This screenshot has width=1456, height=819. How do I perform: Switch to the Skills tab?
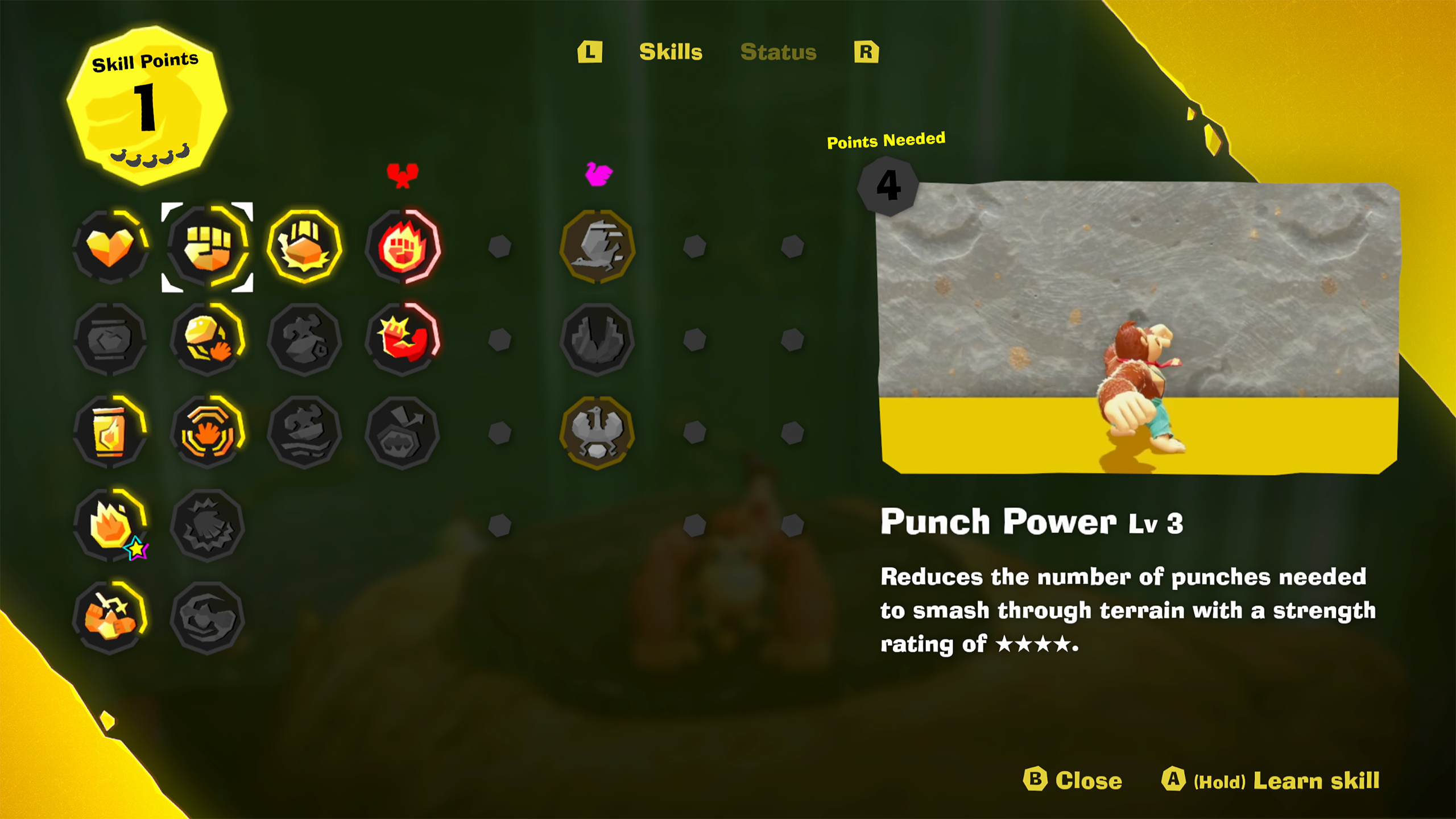coord(671,53)
